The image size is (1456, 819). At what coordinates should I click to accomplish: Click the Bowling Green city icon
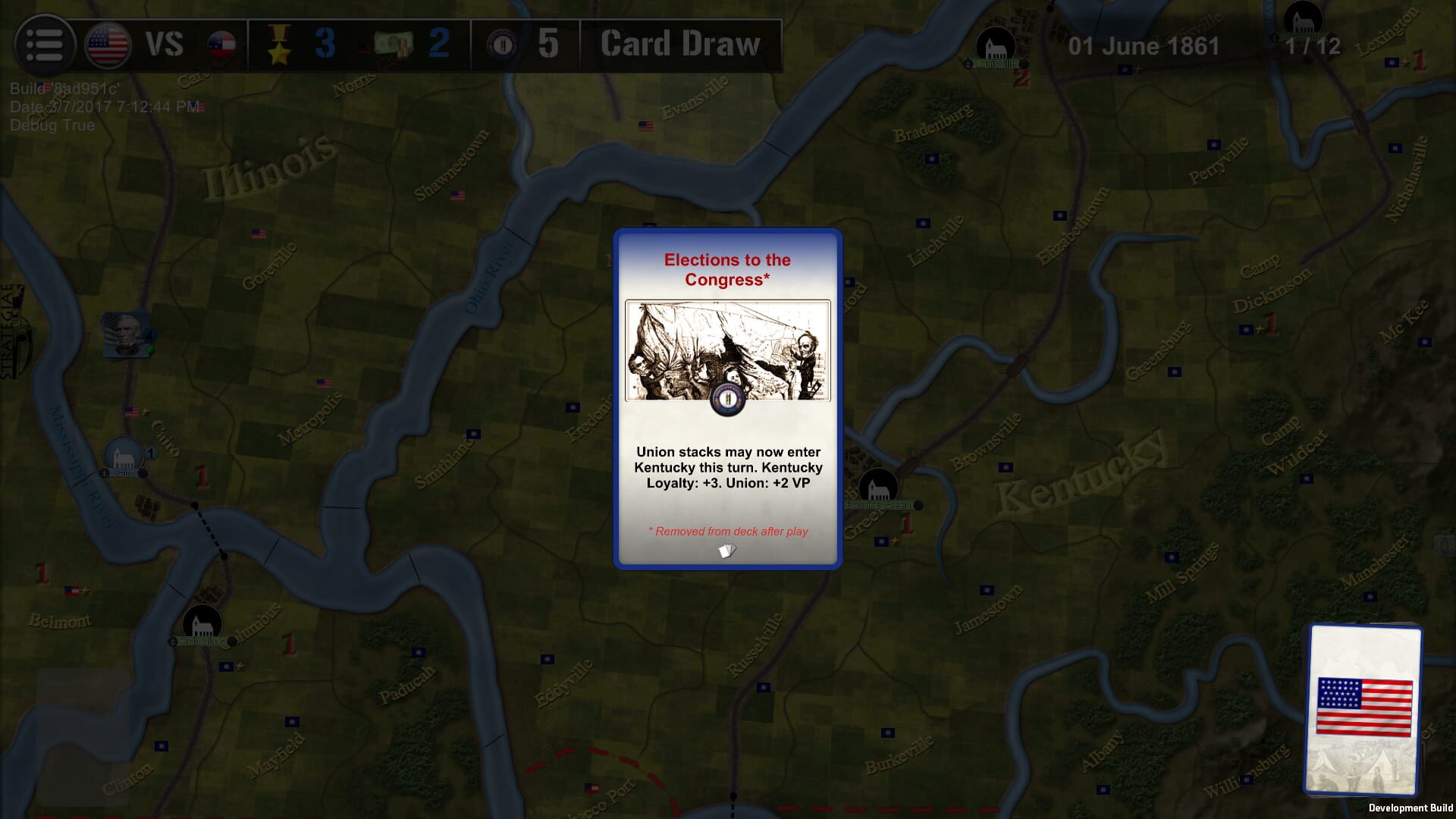pos(880,484)
